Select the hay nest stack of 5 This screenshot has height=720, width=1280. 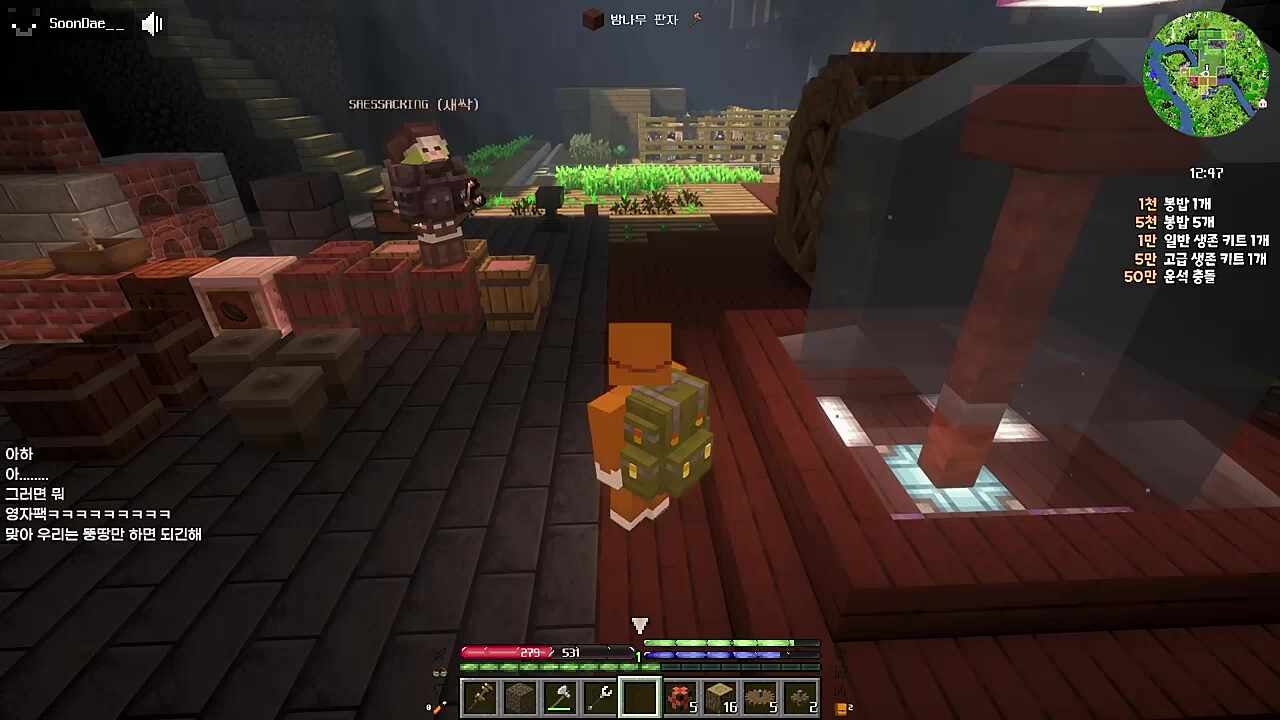[x=762, y=697]
